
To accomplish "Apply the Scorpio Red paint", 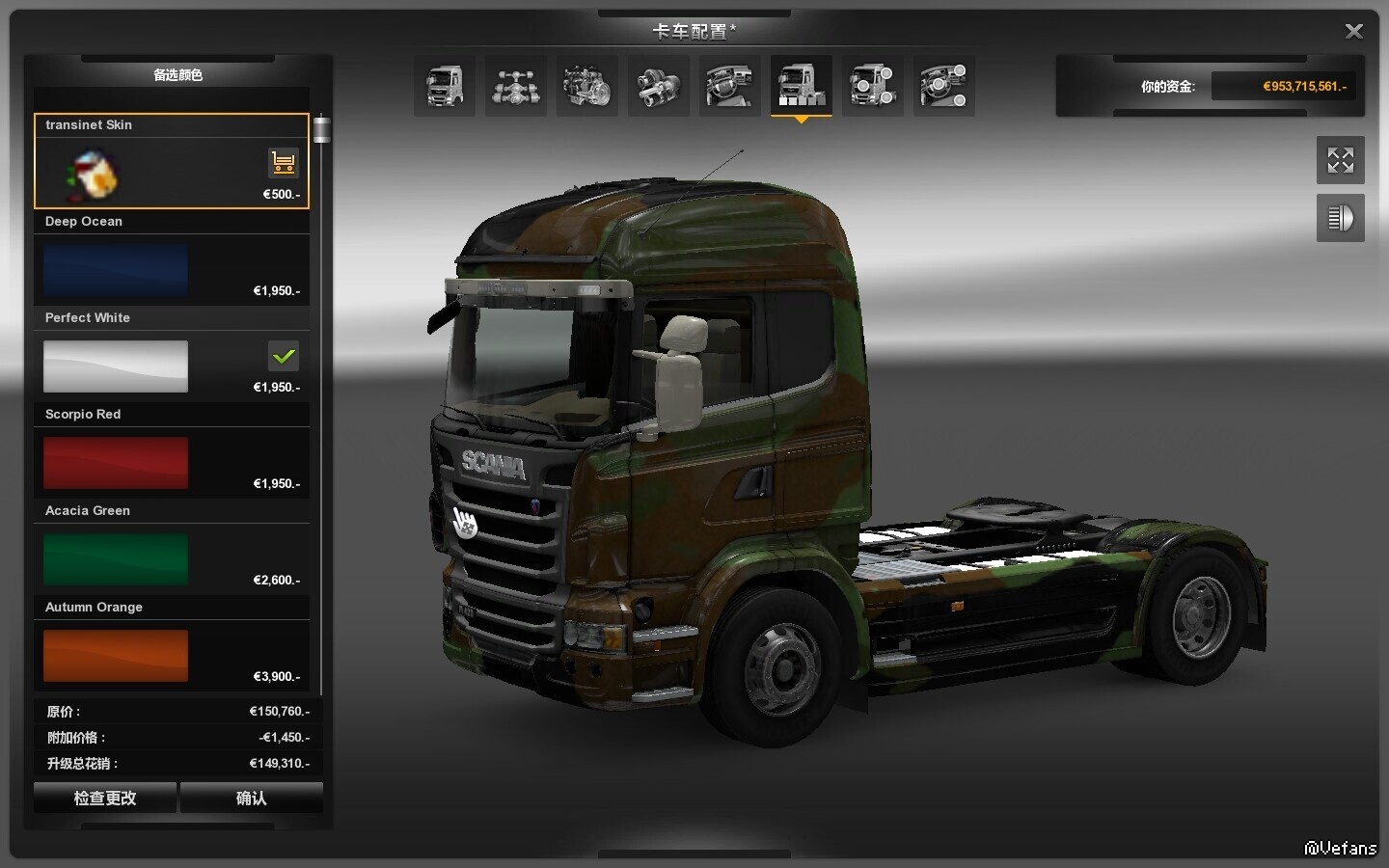I will tap(116, 463).
